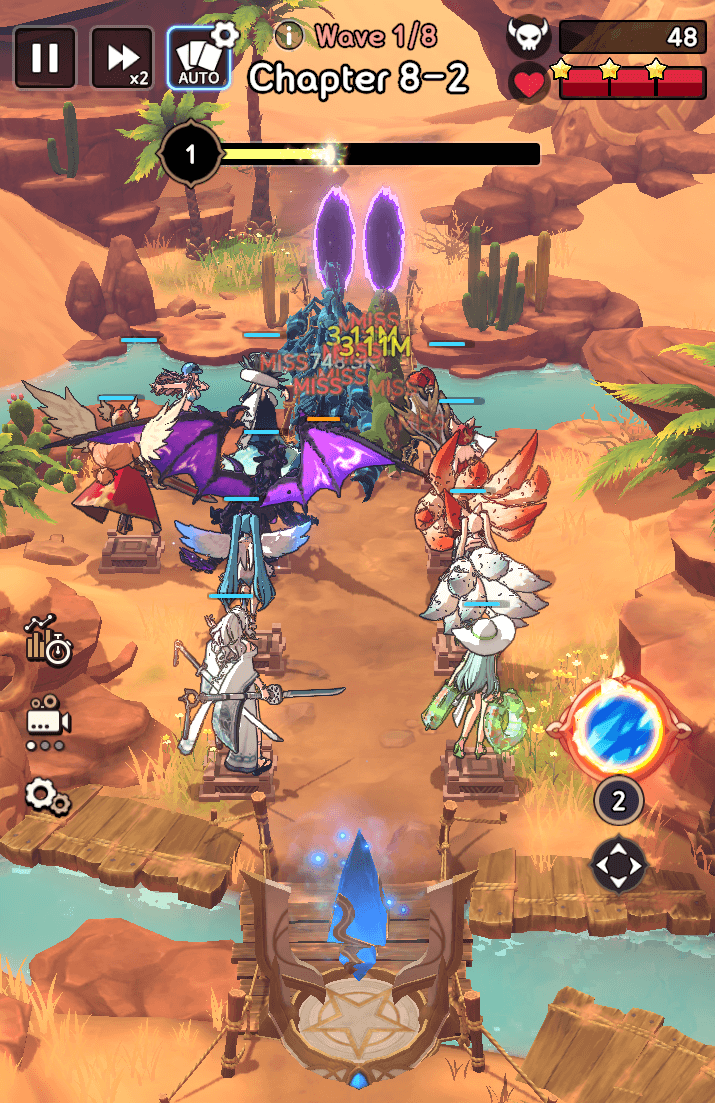Toggle the AUTO card play button
This screenshot has width=715, height=1103.
199,60
